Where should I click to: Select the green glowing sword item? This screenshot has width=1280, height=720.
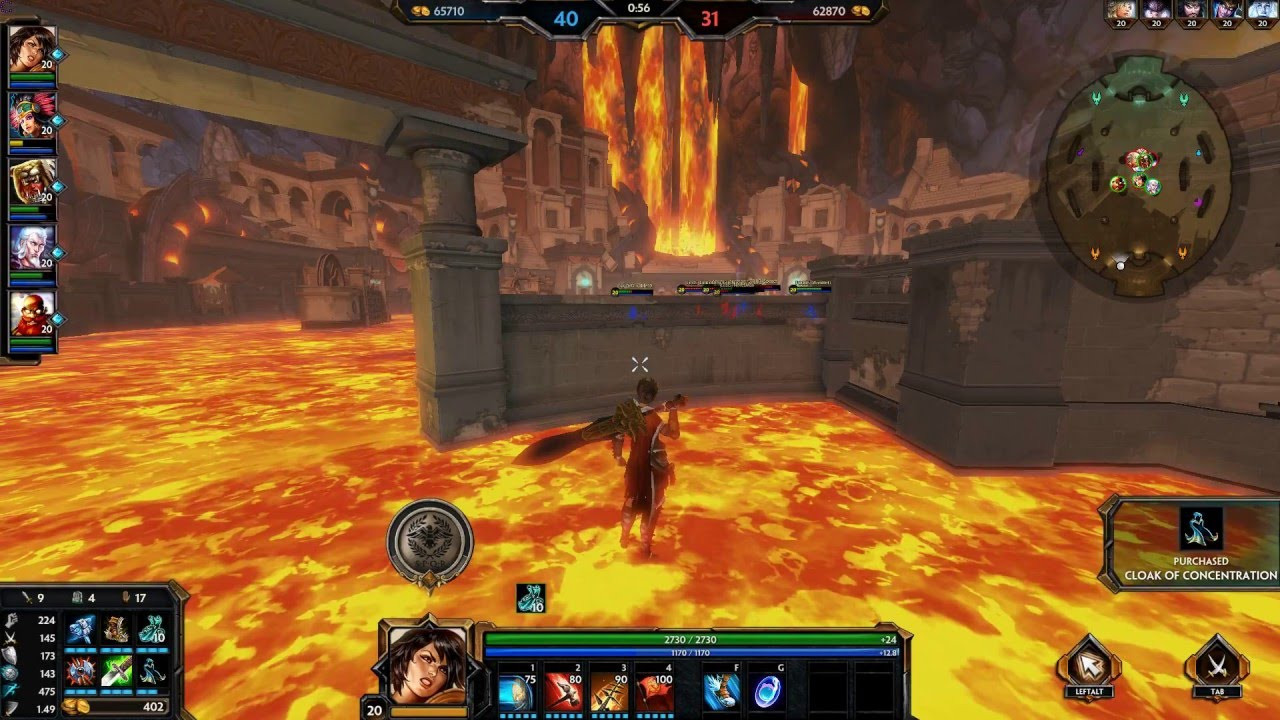tap(116, 670)
